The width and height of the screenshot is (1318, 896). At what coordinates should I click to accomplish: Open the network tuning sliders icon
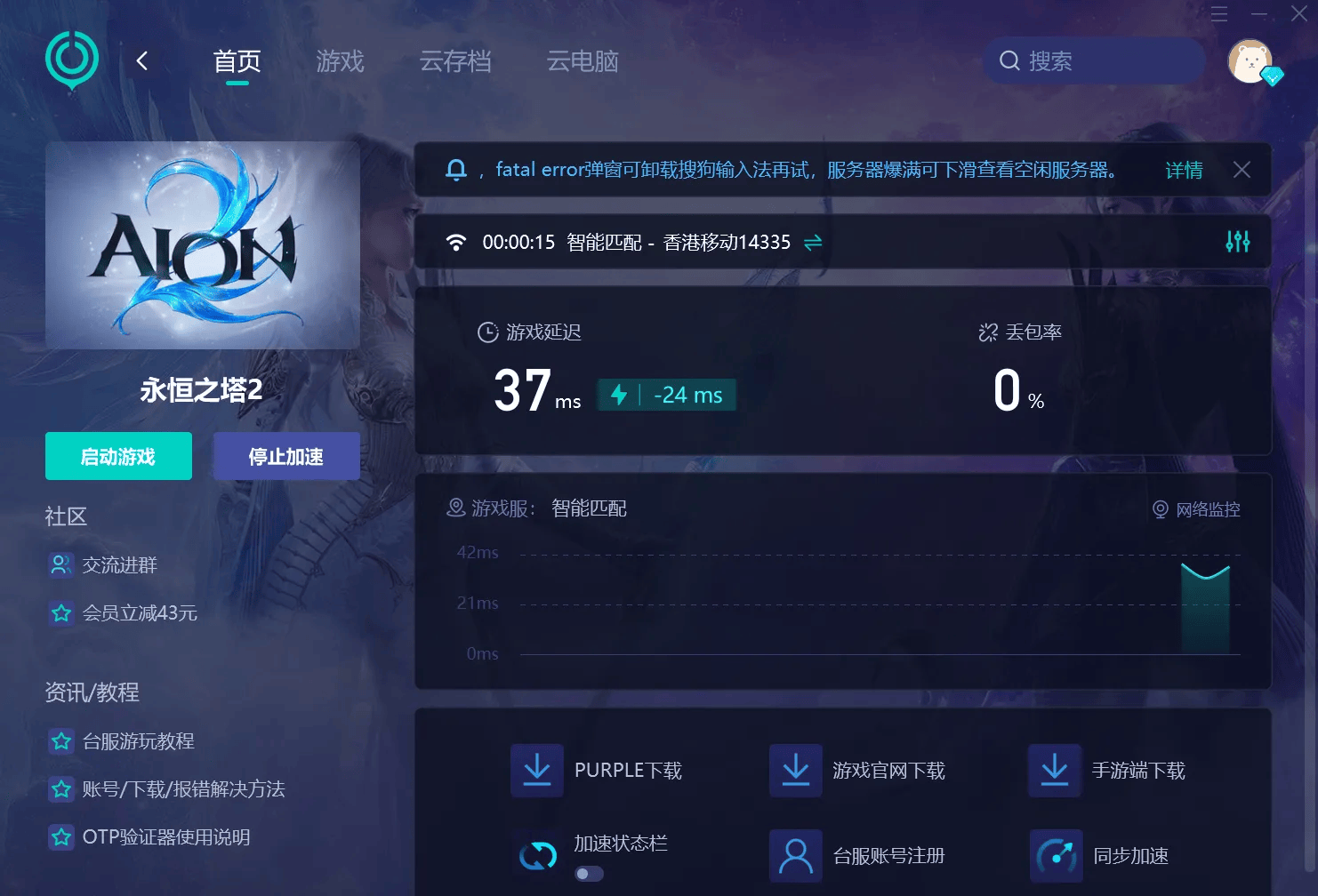[1236, 241]
